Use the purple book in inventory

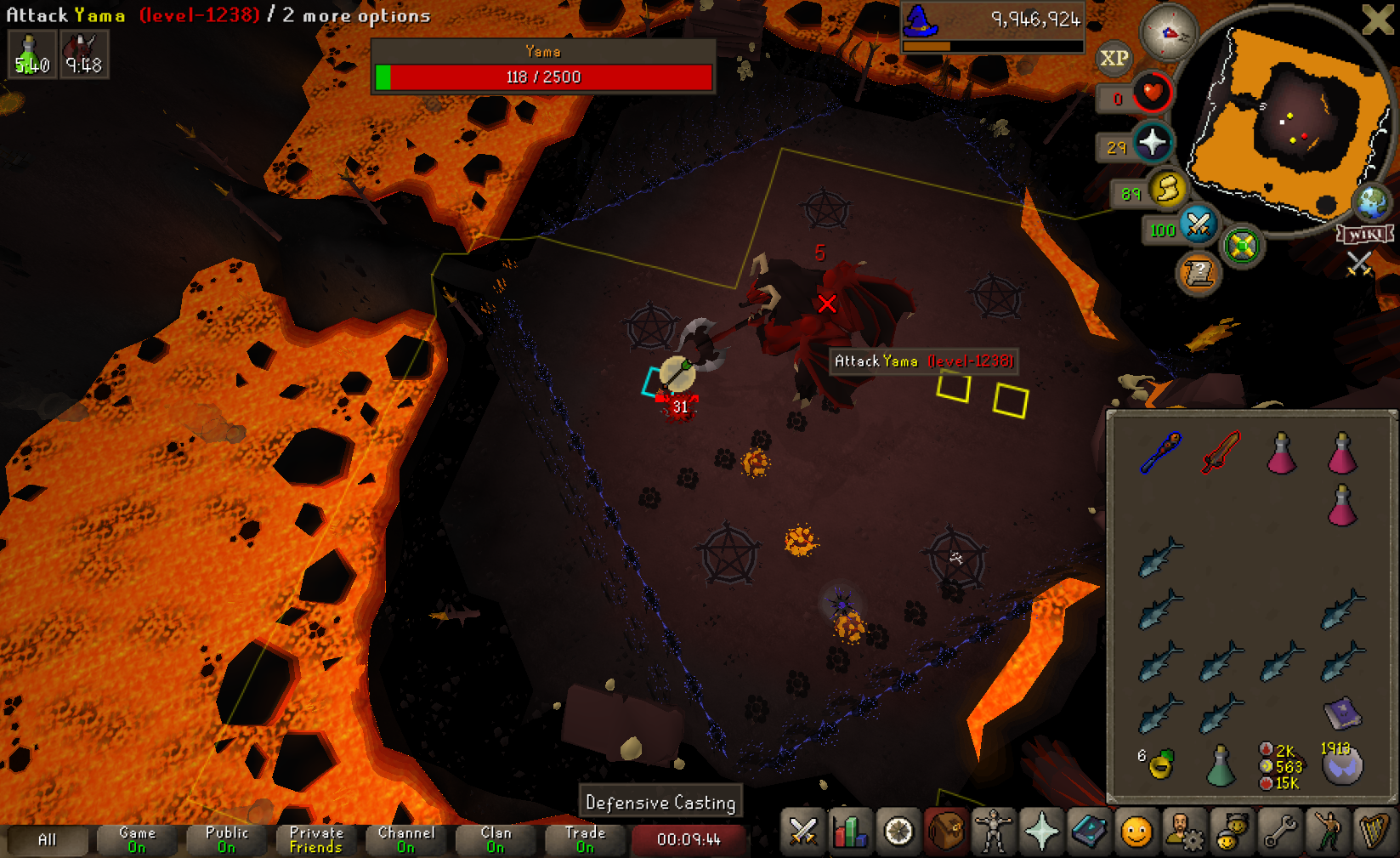[x=1342, y=713]
